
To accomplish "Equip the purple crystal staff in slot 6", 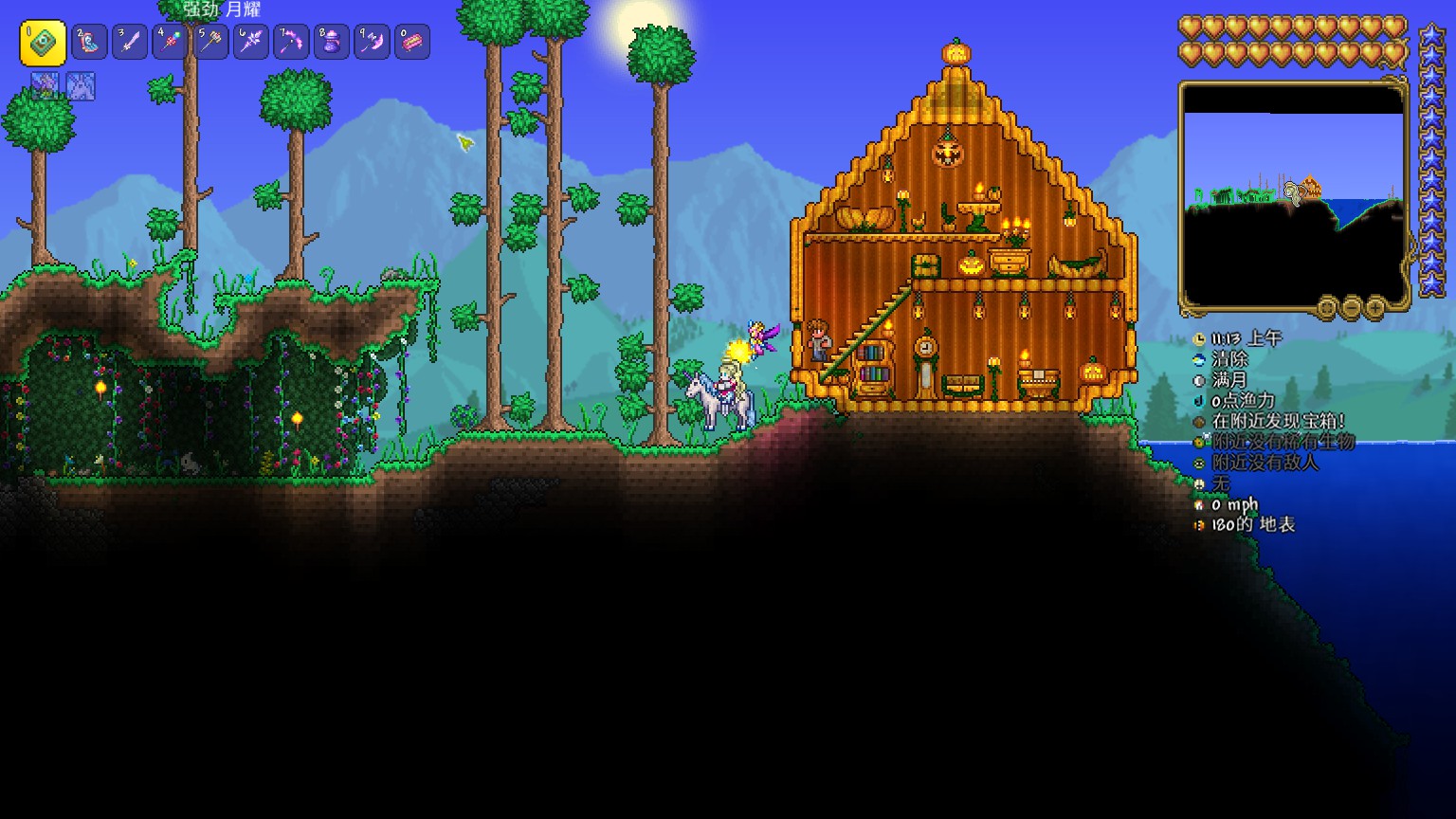I will pos(251,43).
